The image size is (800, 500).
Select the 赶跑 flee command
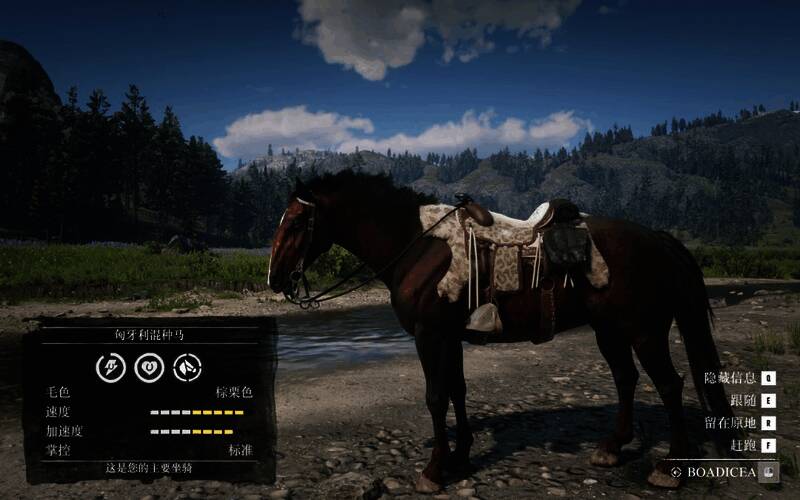point(743,444)
